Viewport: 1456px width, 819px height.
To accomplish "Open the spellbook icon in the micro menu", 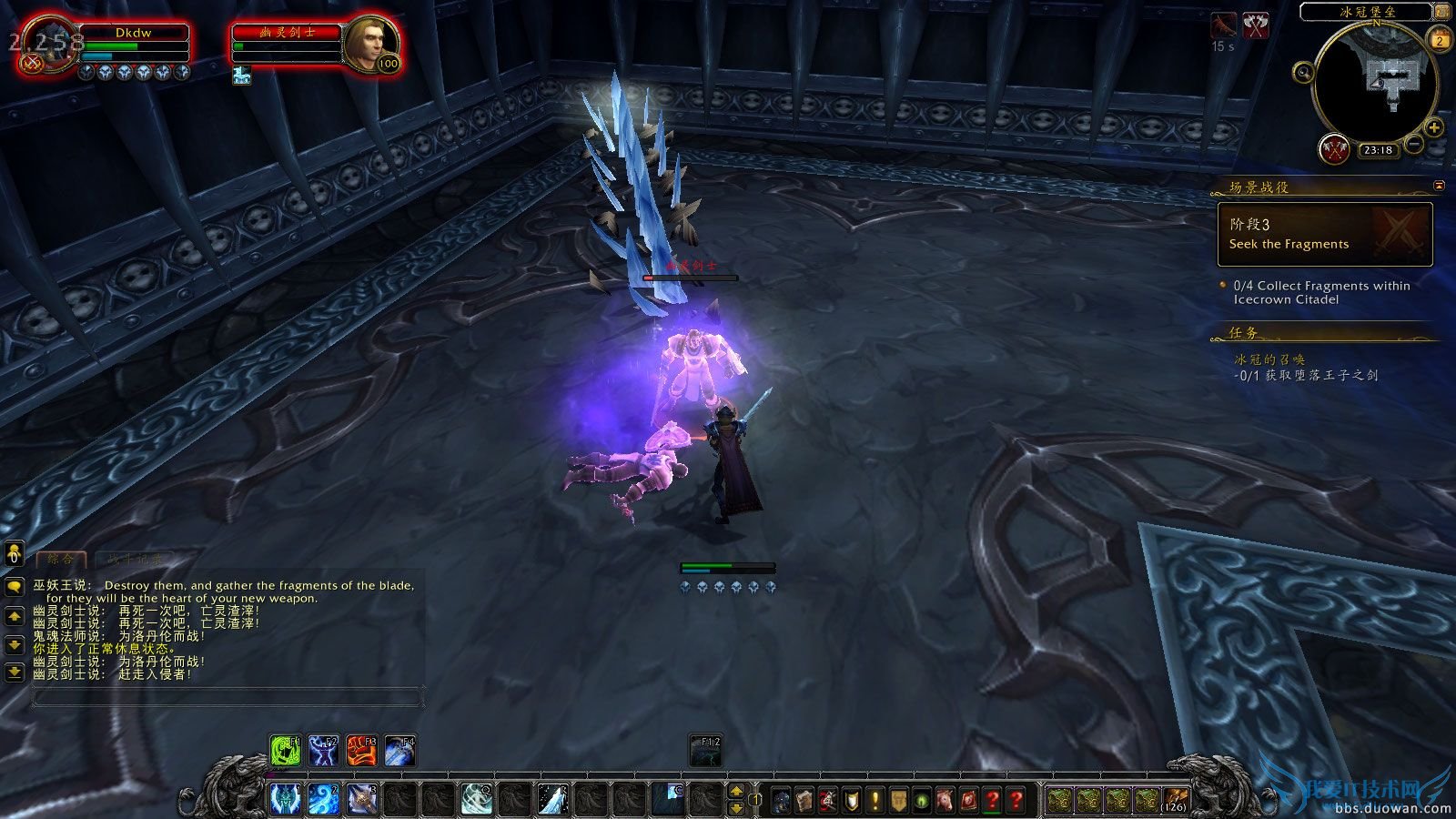I will [x=803, y=799].
